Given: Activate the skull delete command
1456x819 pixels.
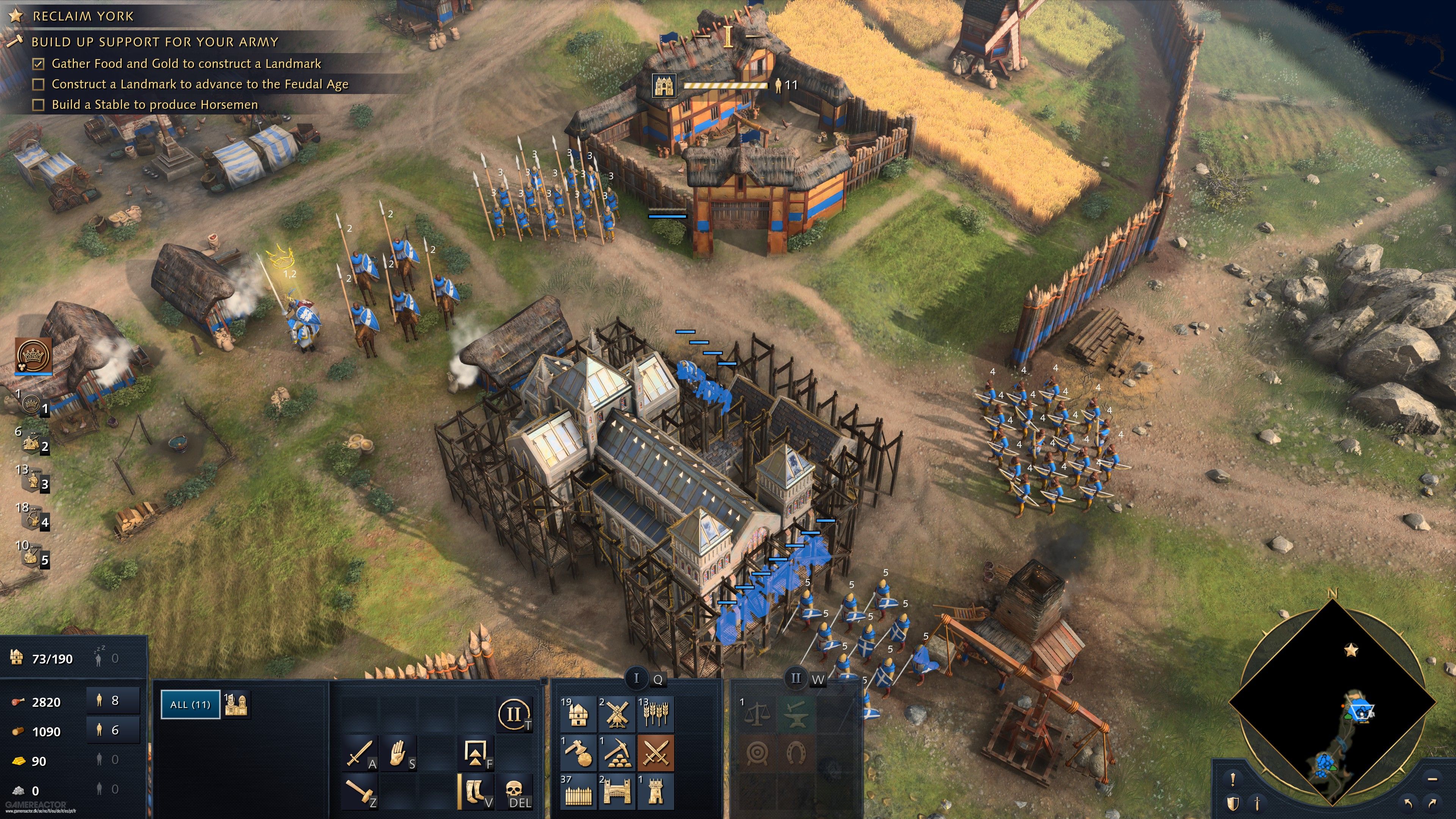Looking at the screenshot, I should [x=514, y=792].
